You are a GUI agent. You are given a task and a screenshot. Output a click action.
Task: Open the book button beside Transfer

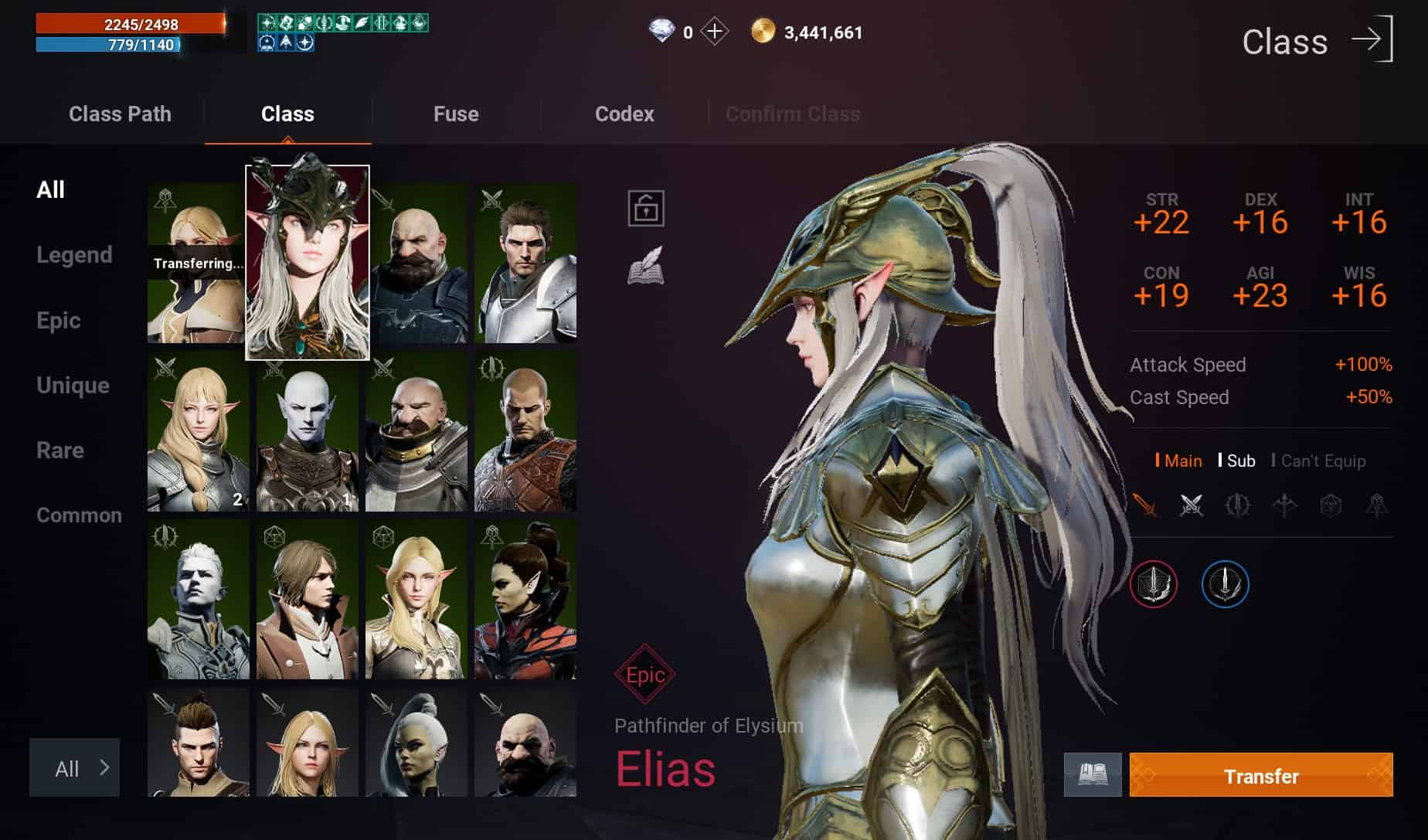[x=1093, y=774]
